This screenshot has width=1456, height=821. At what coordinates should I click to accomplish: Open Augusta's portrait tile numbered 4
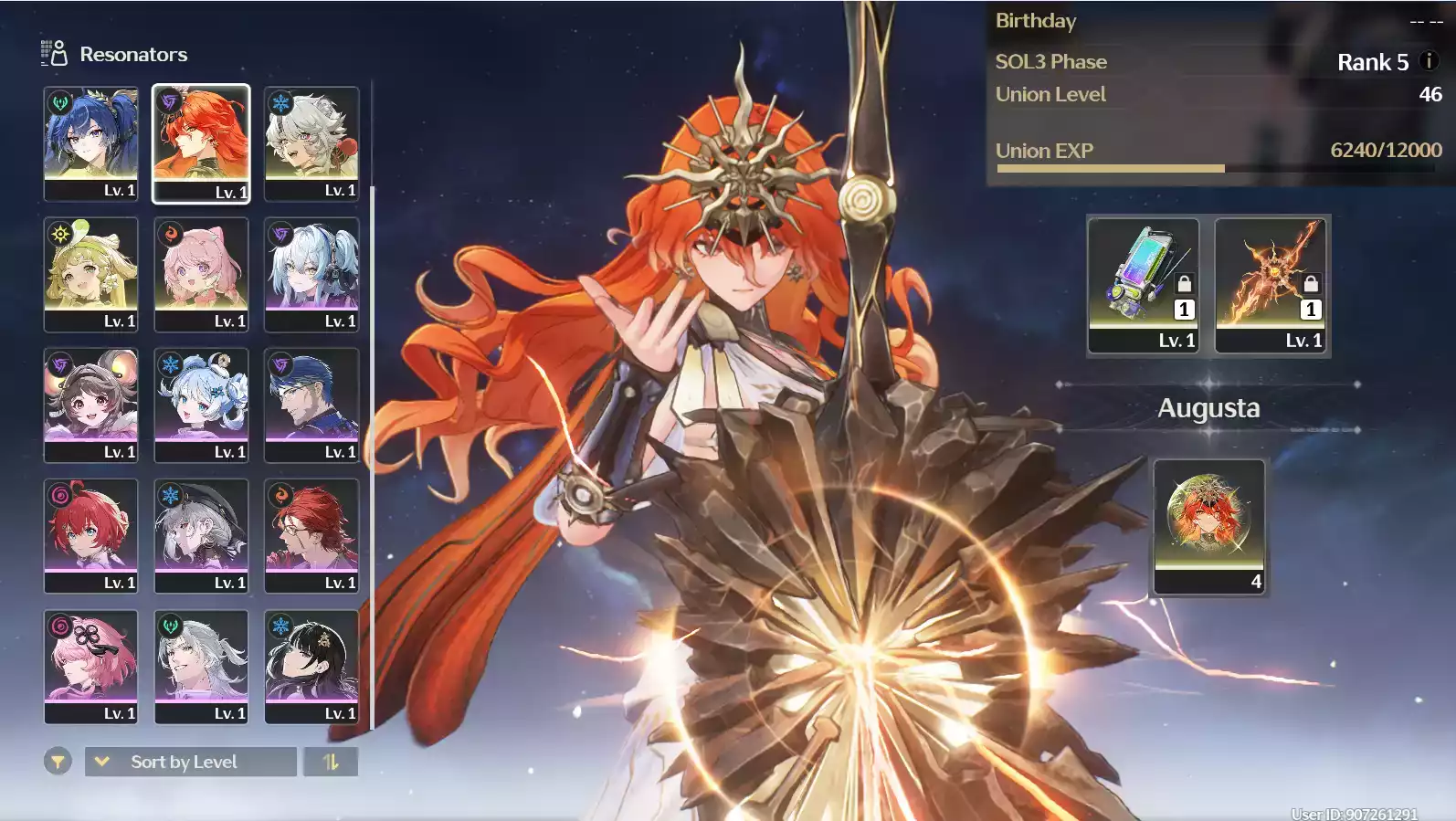[1208, 527]
